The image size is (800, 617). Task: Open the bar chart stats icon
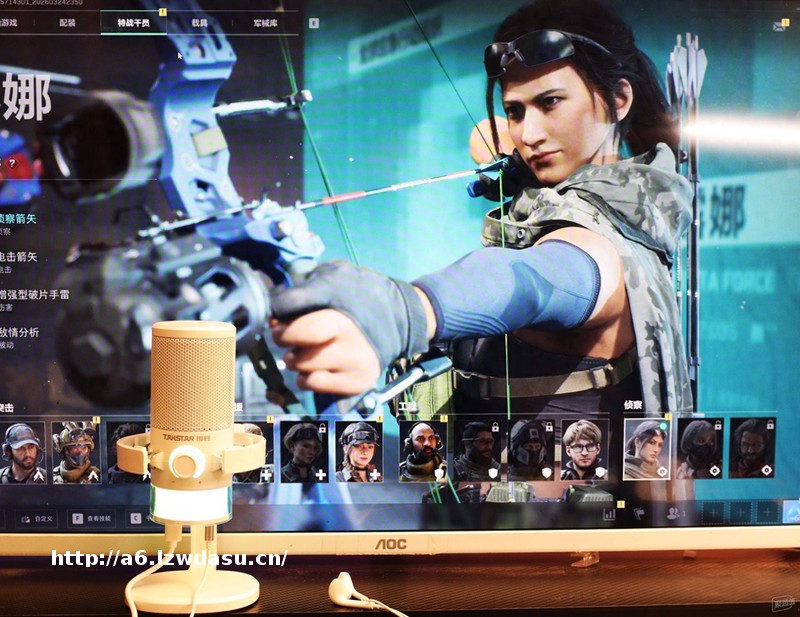pyautogui.click(x=609, y=514)
